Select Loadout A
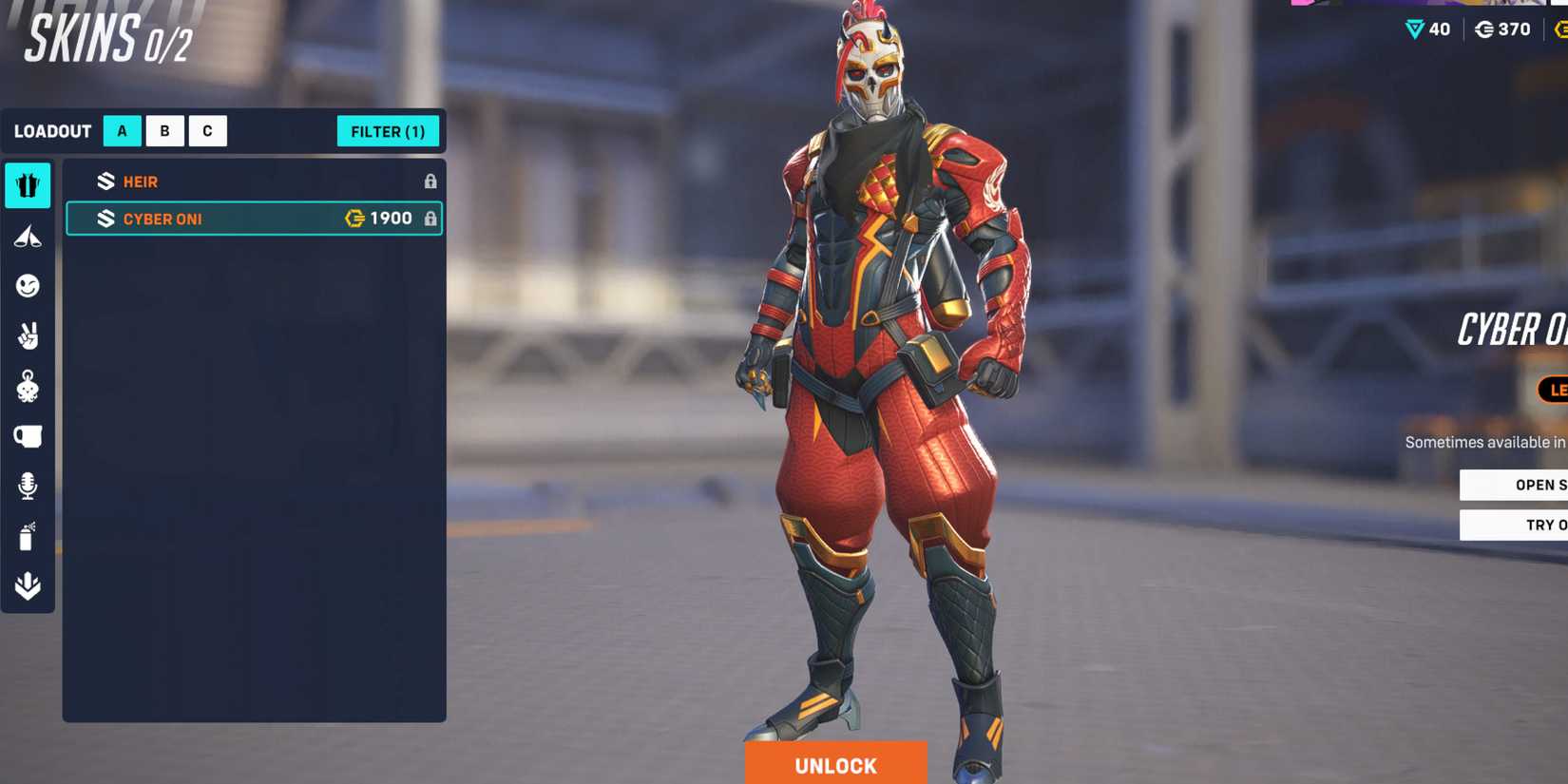This screenshot has height=784, width=1568. (x=121, y=131)
